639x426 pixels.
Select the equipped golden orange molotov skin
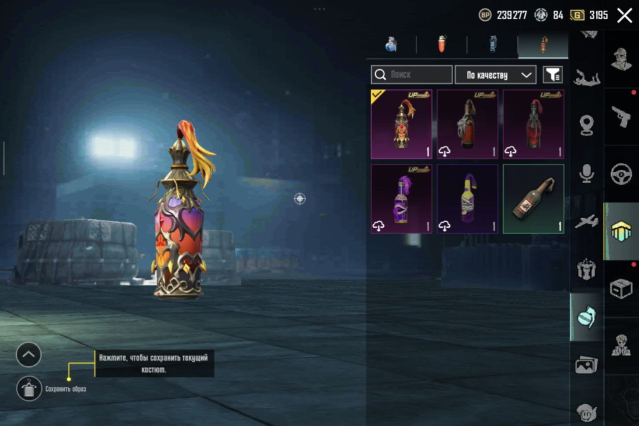[401, 124]
